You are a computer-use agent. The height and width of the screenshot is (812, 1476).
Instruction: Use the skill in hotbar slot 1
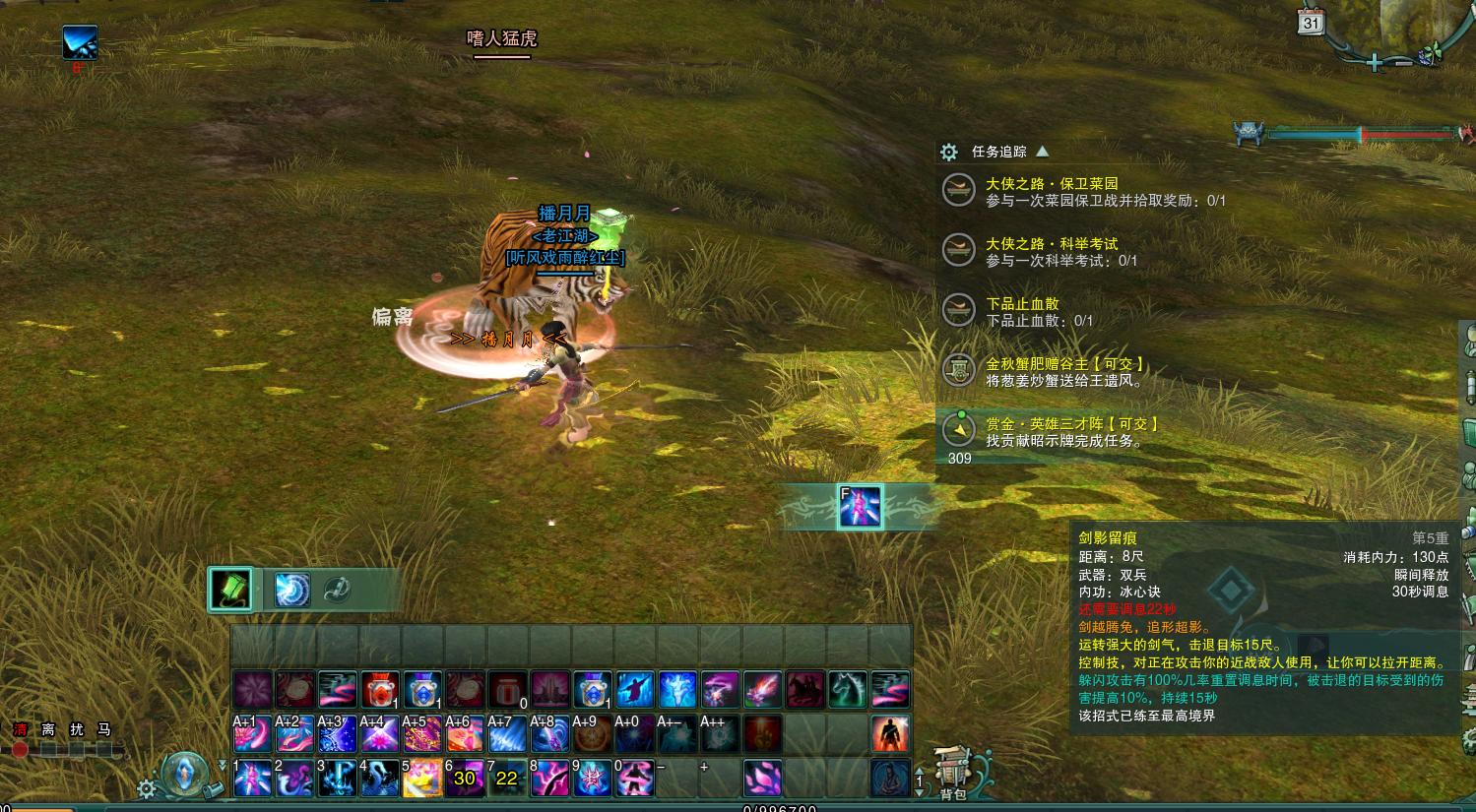pyautogui.click(x=253, y=778)
